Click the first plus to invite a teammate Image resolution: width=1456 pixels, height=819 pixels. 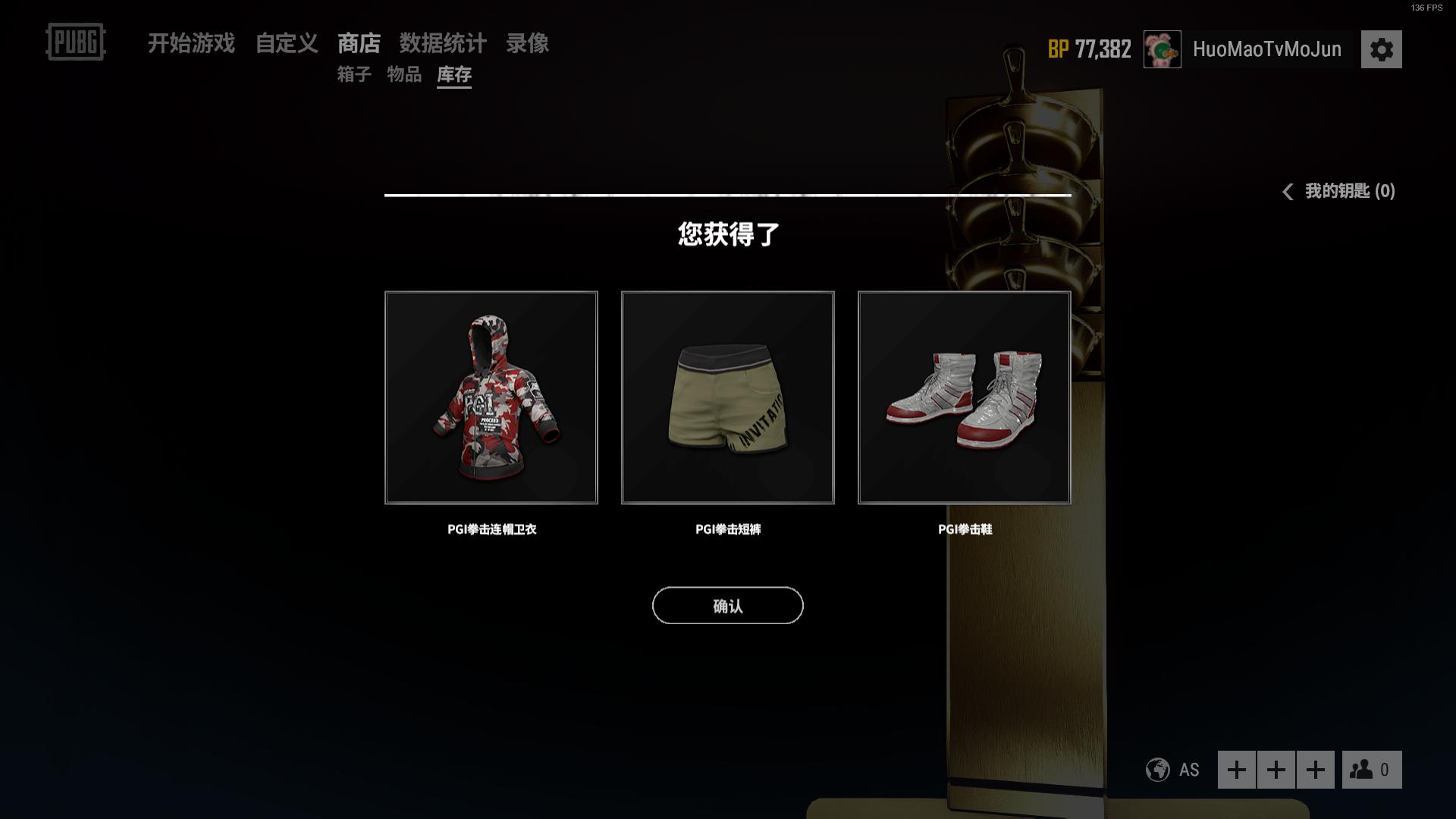coord(1238,770)
